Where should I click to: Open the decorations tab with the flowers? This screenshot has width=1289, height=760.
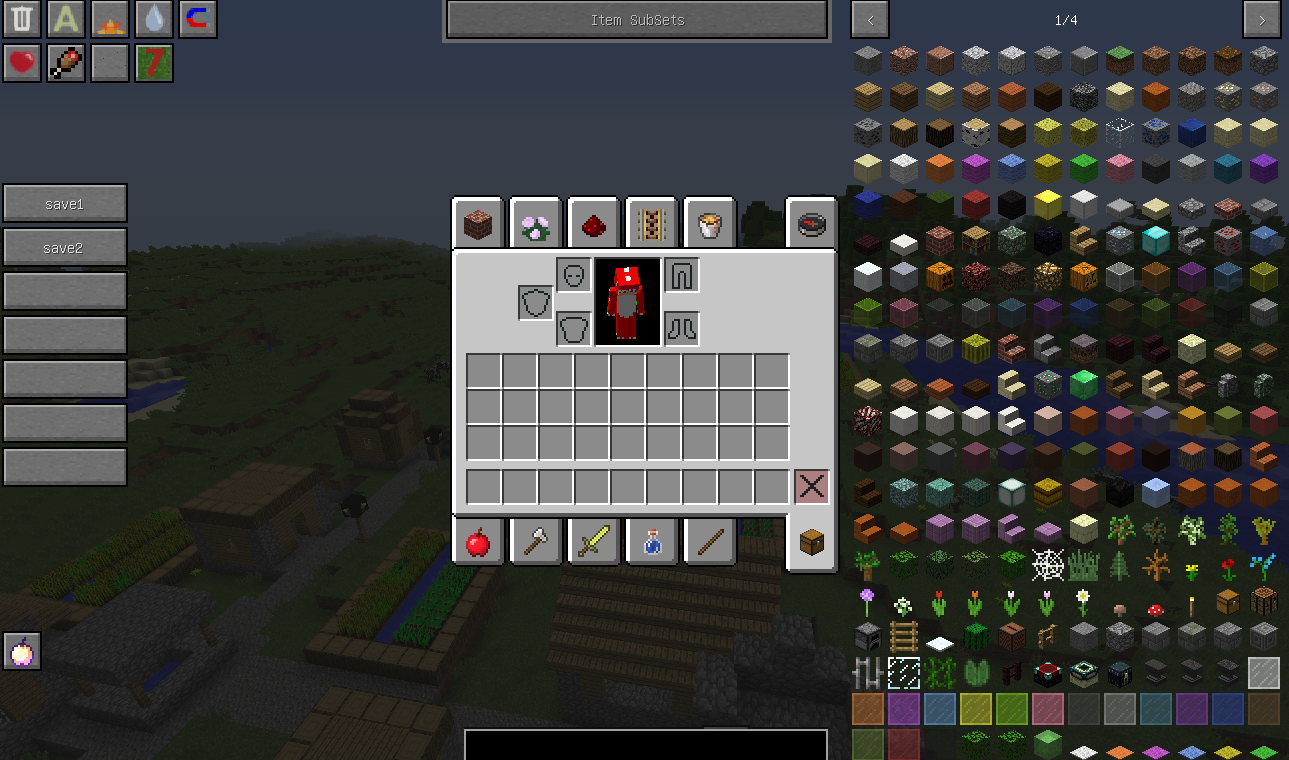pyautogui.click(x=535, y=222)
